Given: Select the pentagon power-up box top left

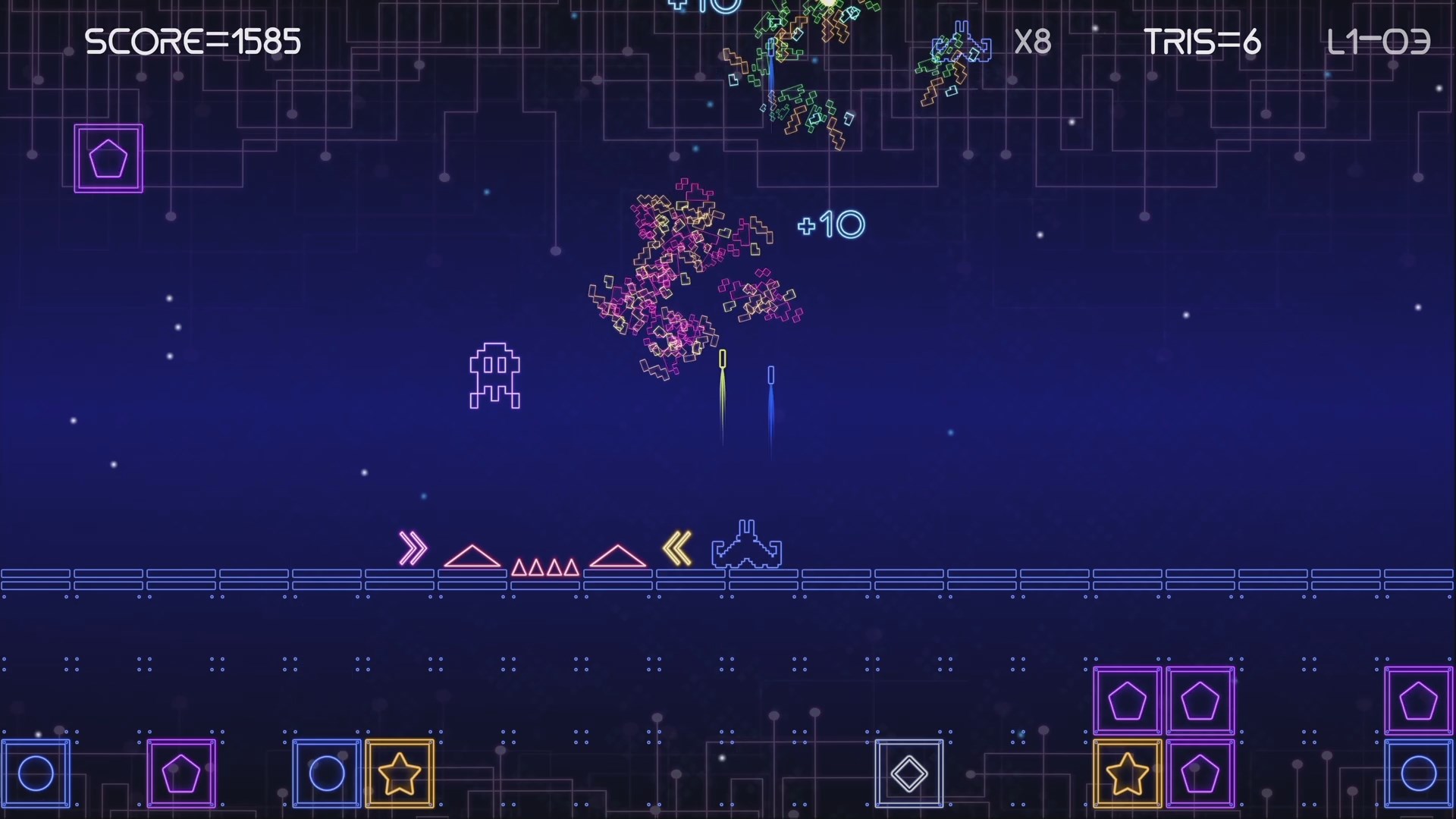Looking at the screenshot, I should click(108, 158).
